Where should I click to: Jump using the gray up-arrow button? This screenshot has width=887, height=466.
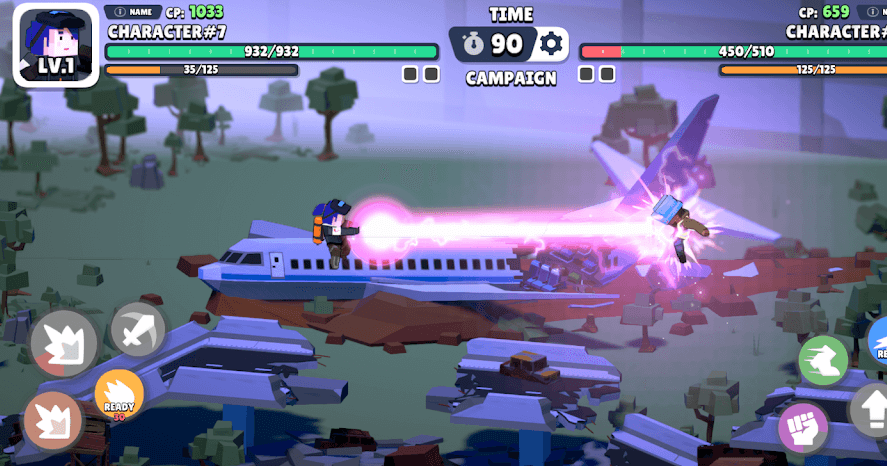(870, 409)
